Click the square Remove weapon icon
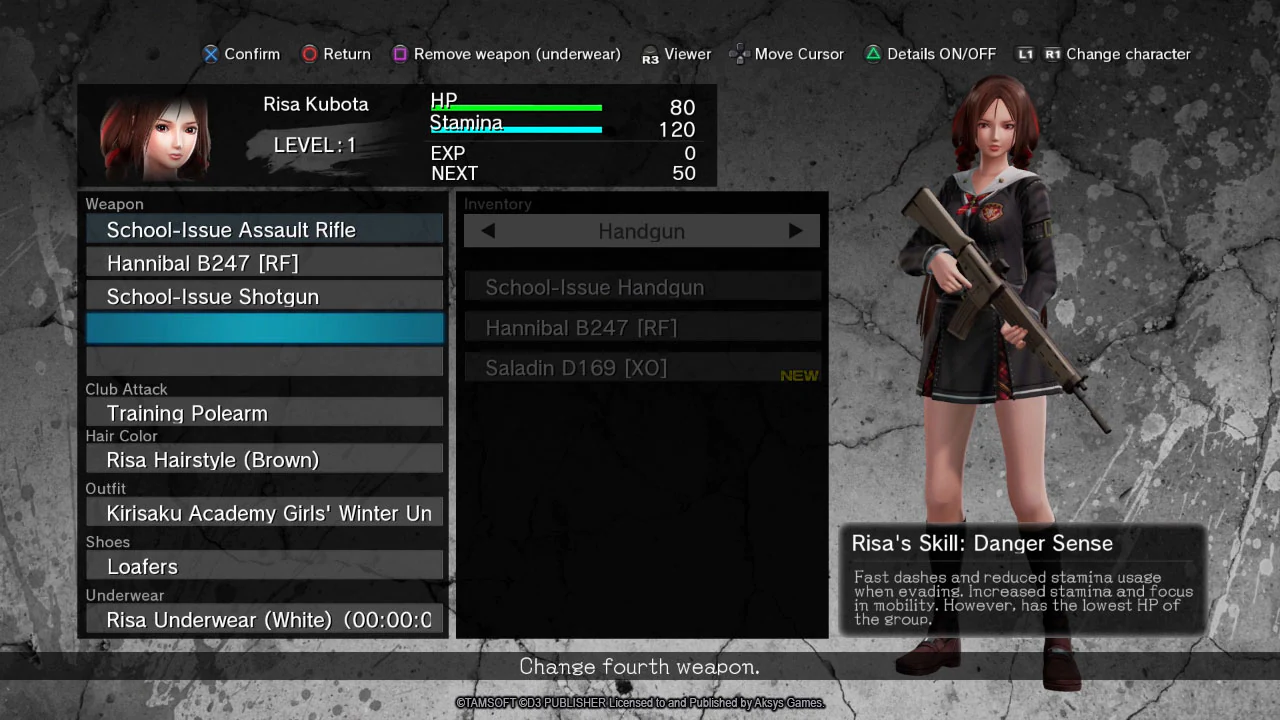The height and width of the screenshot is (720, 1280). click(400, 54)
